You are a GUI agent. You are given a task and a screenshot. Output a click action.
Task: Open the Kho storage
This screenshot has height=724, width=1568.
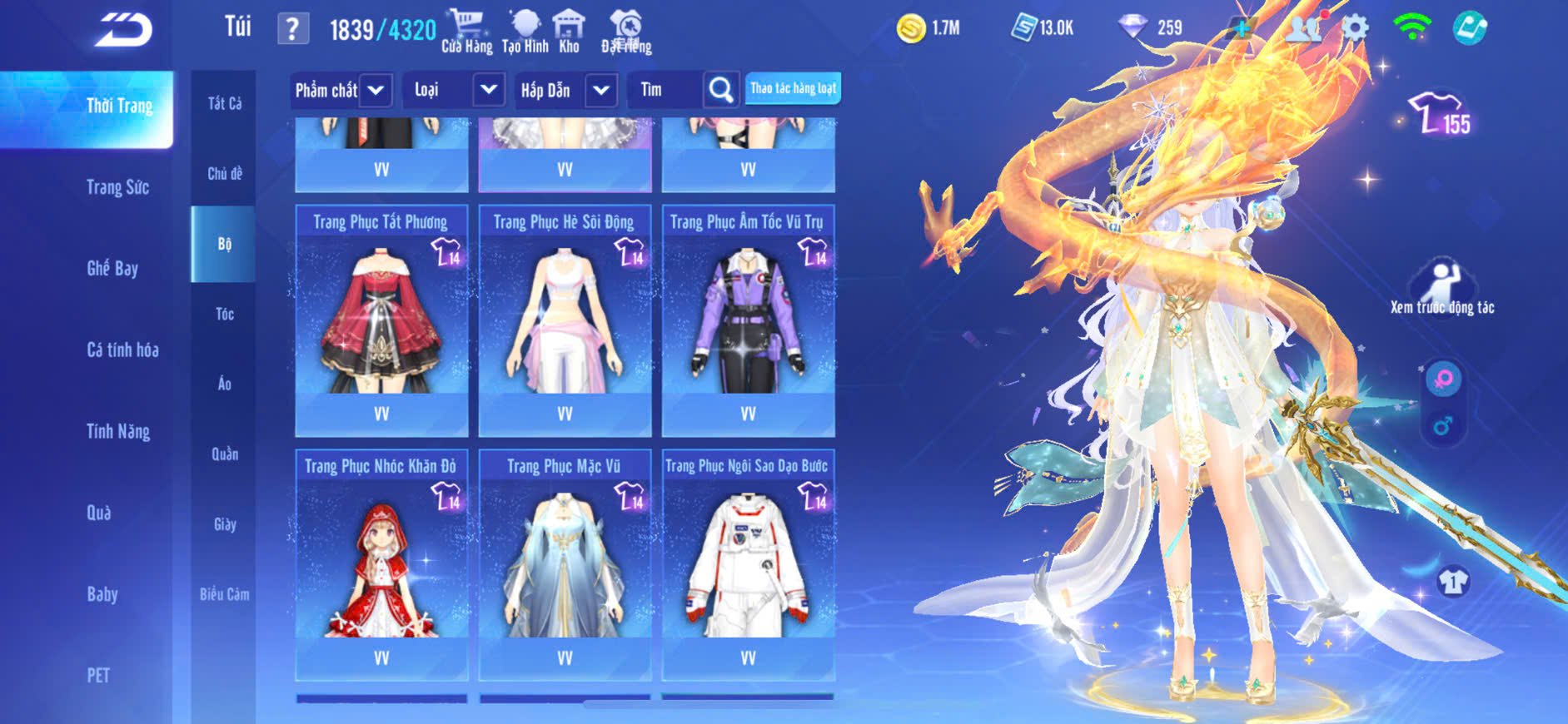[569, 31]
